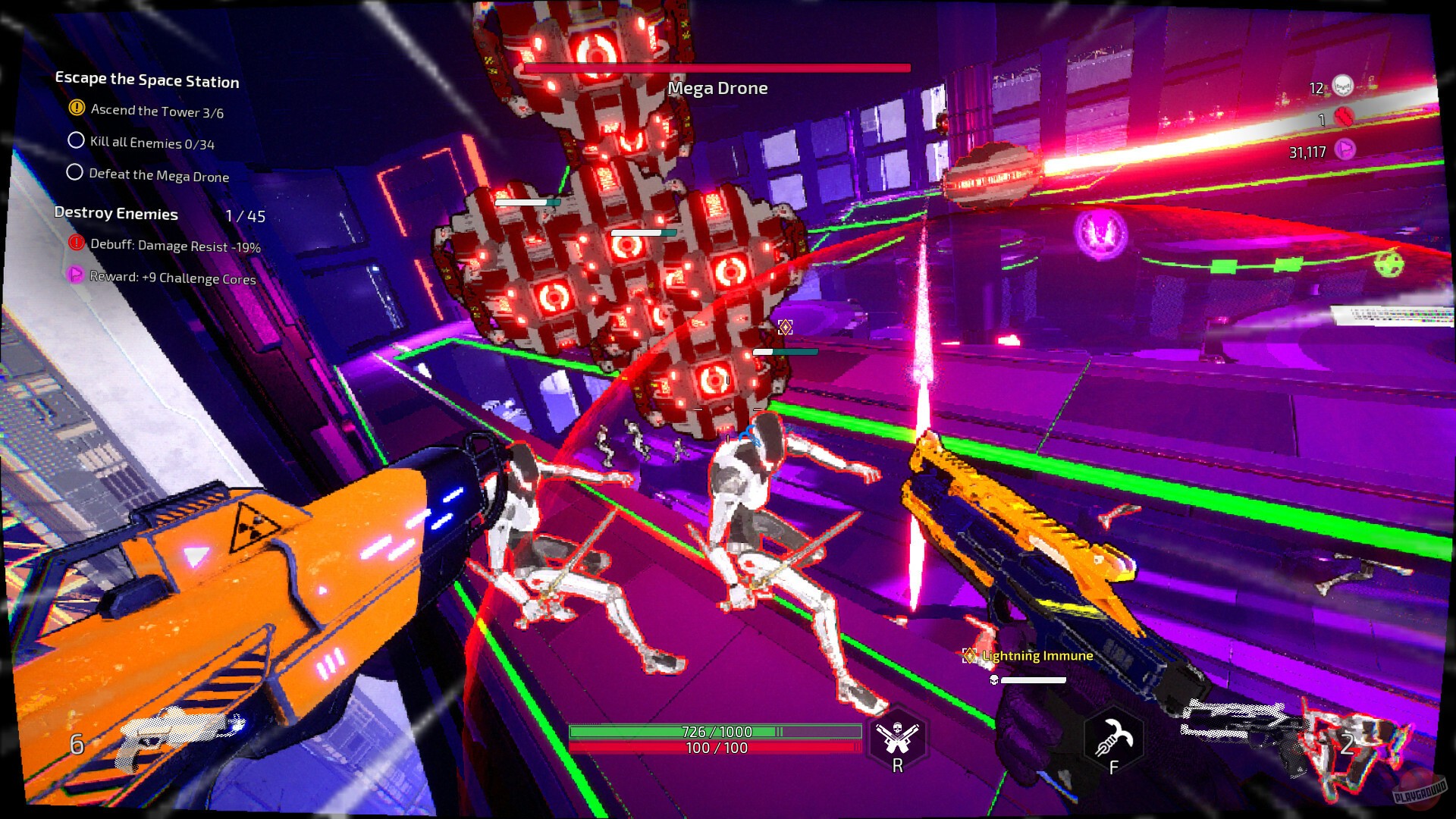Image resolution: width=1456 pixels, height=819 pixels.
Task: Click the red Debuff exclamation icon
Action: click(x=75, y=244)
